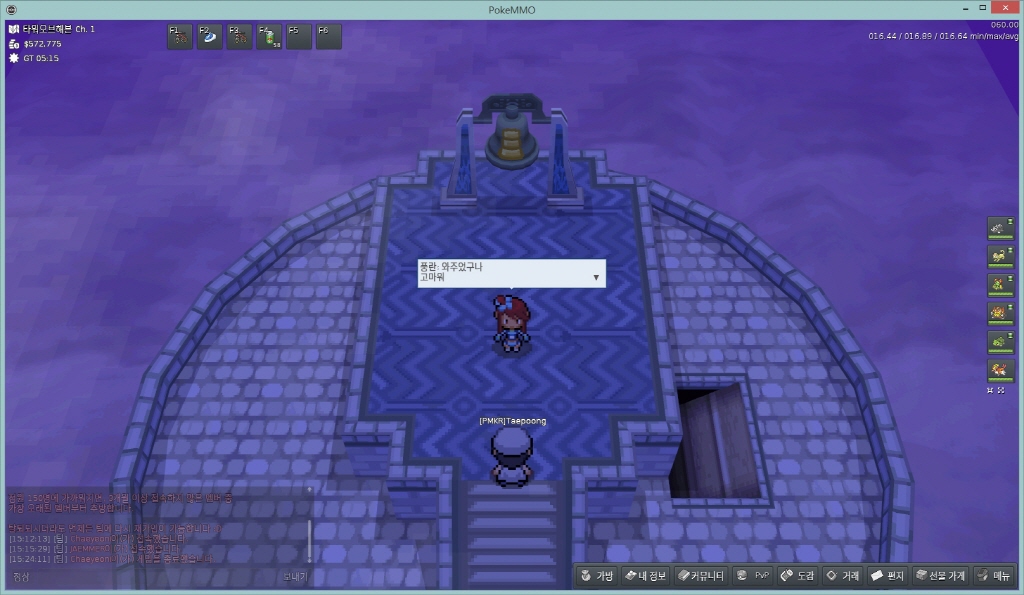
Task: Open the 거래 trade window
Action: click(843, 576)
